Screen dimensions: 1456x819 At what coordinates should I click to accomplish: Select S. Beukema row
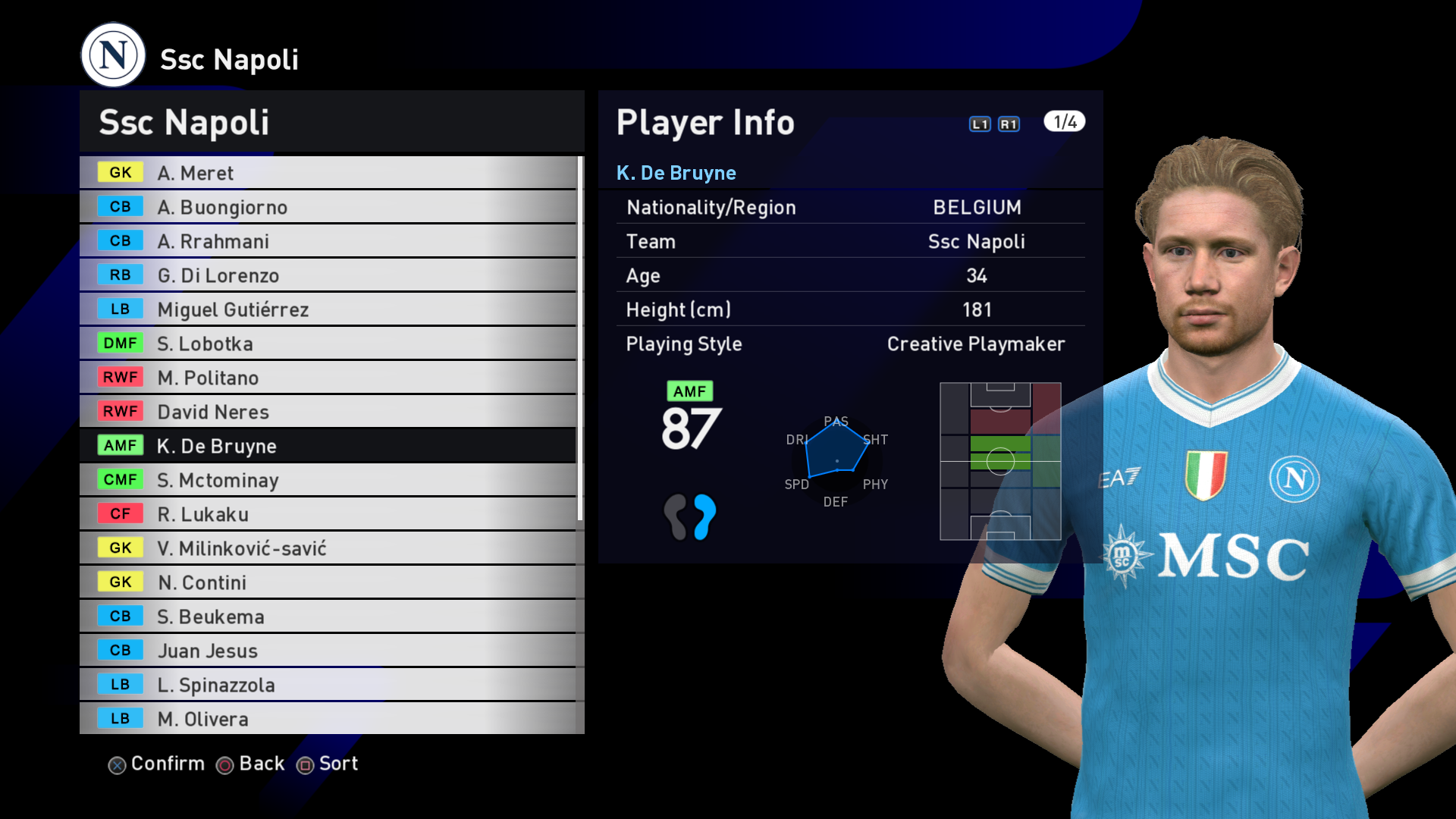point(328,617)
